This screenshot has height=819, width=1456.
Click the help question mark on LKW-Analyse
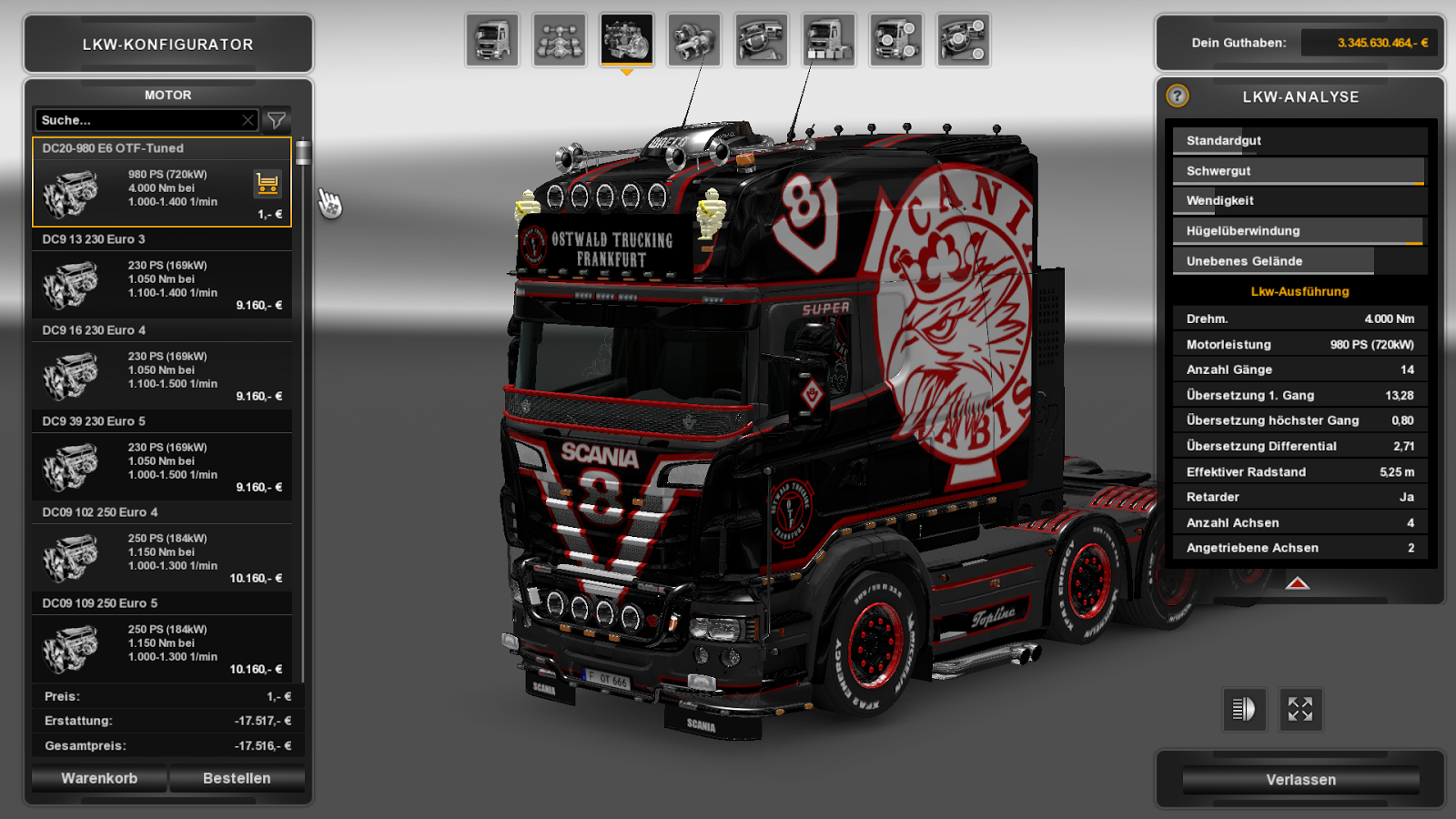[1178, 96]
